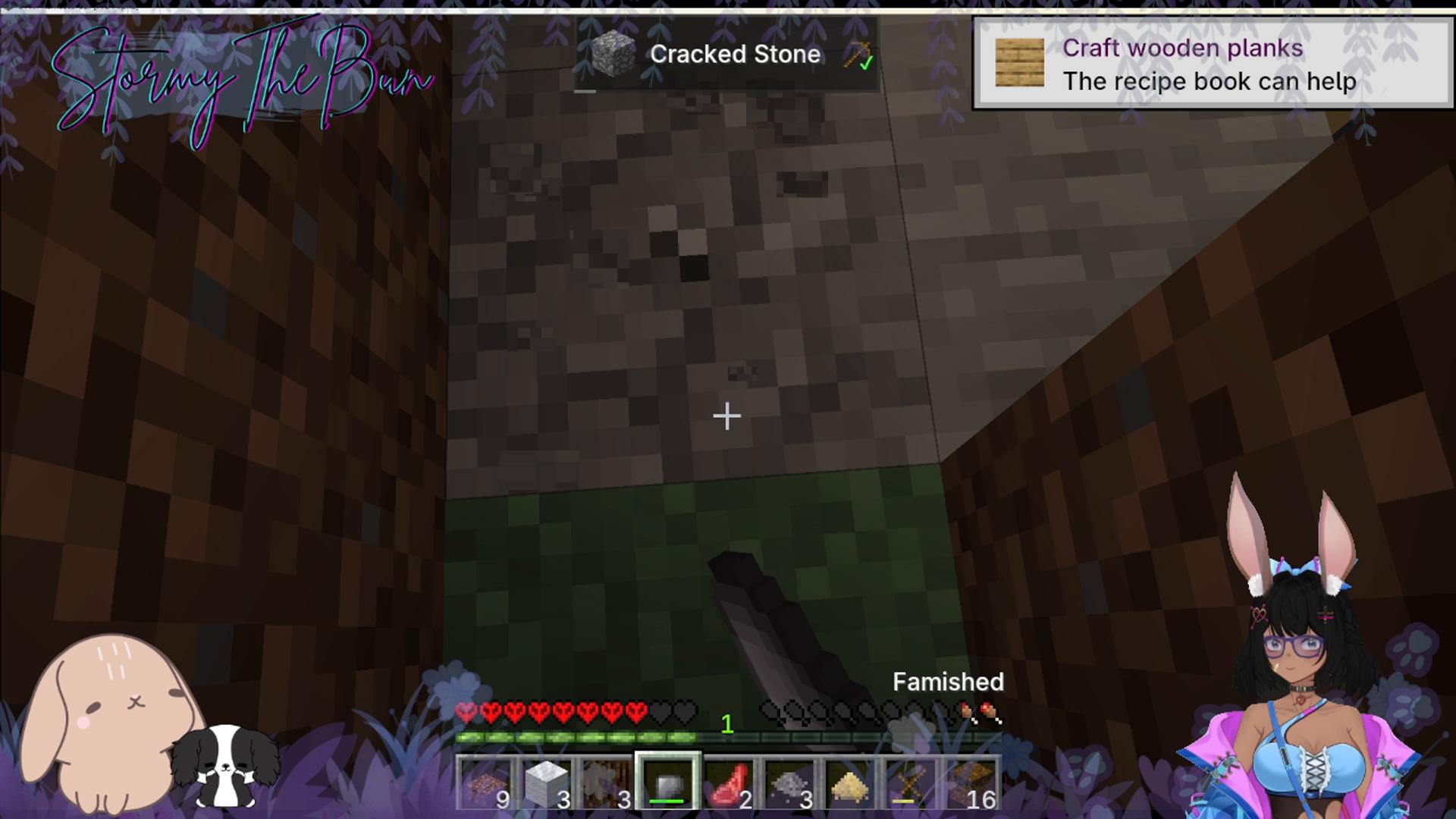Click the currently selected hotbar slot
1456x819 pixels.
(x=667, y=783)
